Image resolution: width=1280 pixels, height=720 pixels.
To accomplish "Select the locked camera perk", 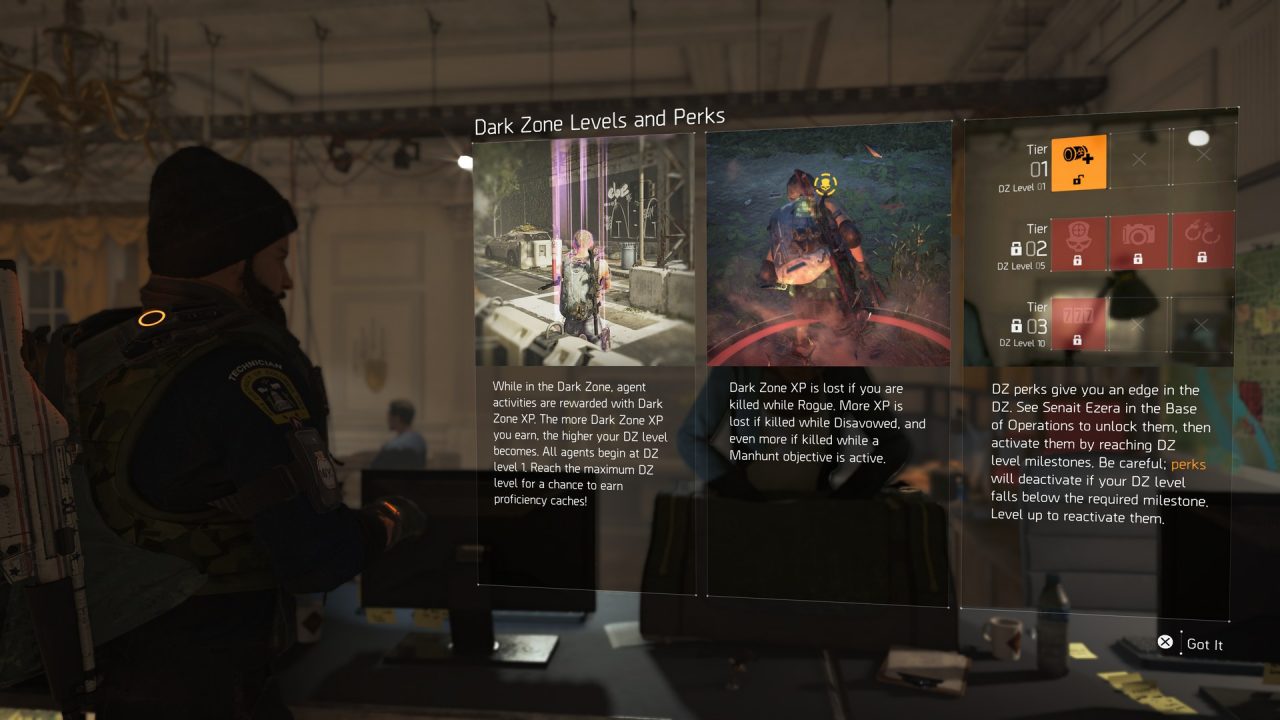I will [1138, 241].
